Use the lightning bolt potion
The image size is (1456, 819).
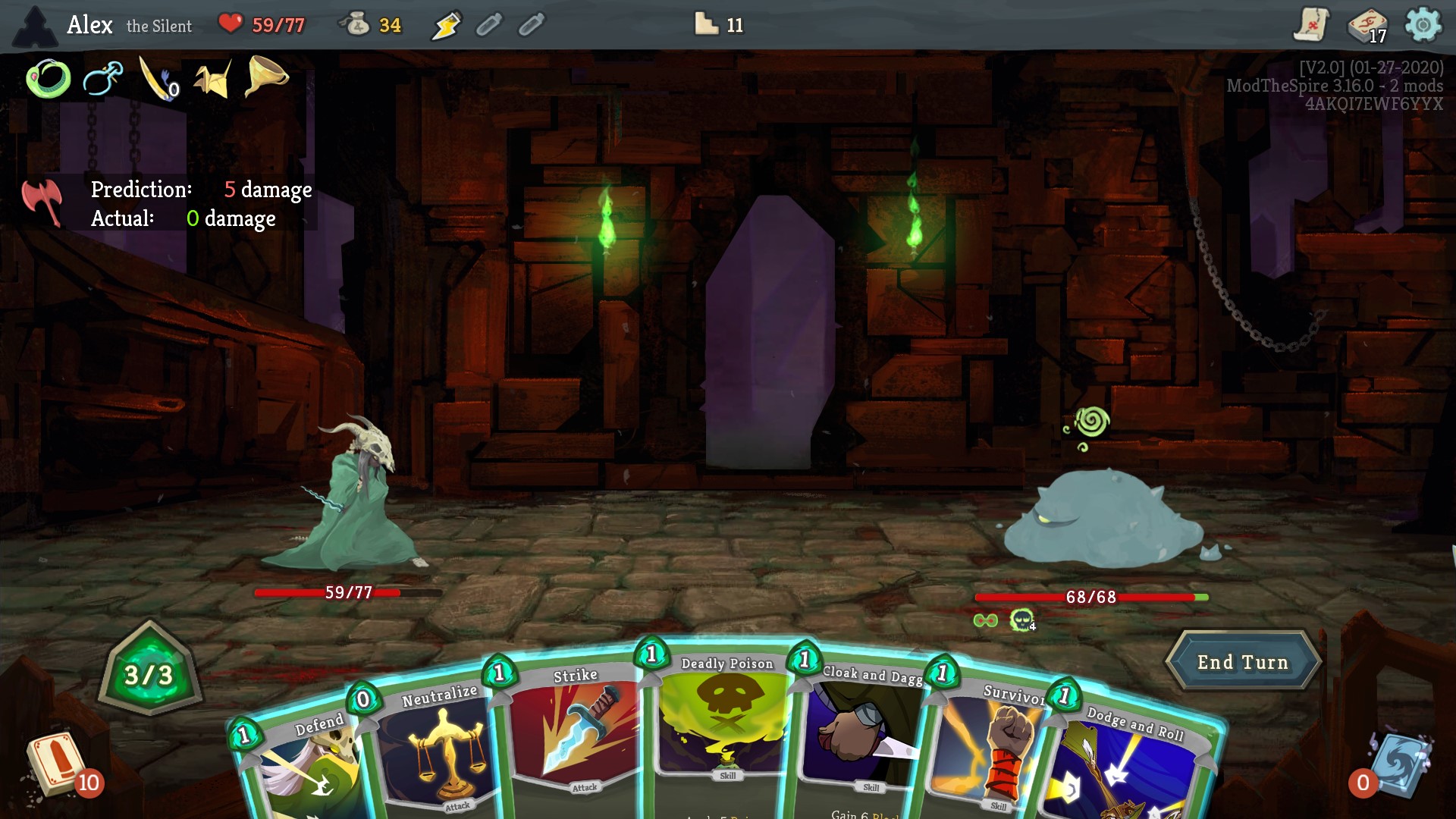(x=446, y=25)
